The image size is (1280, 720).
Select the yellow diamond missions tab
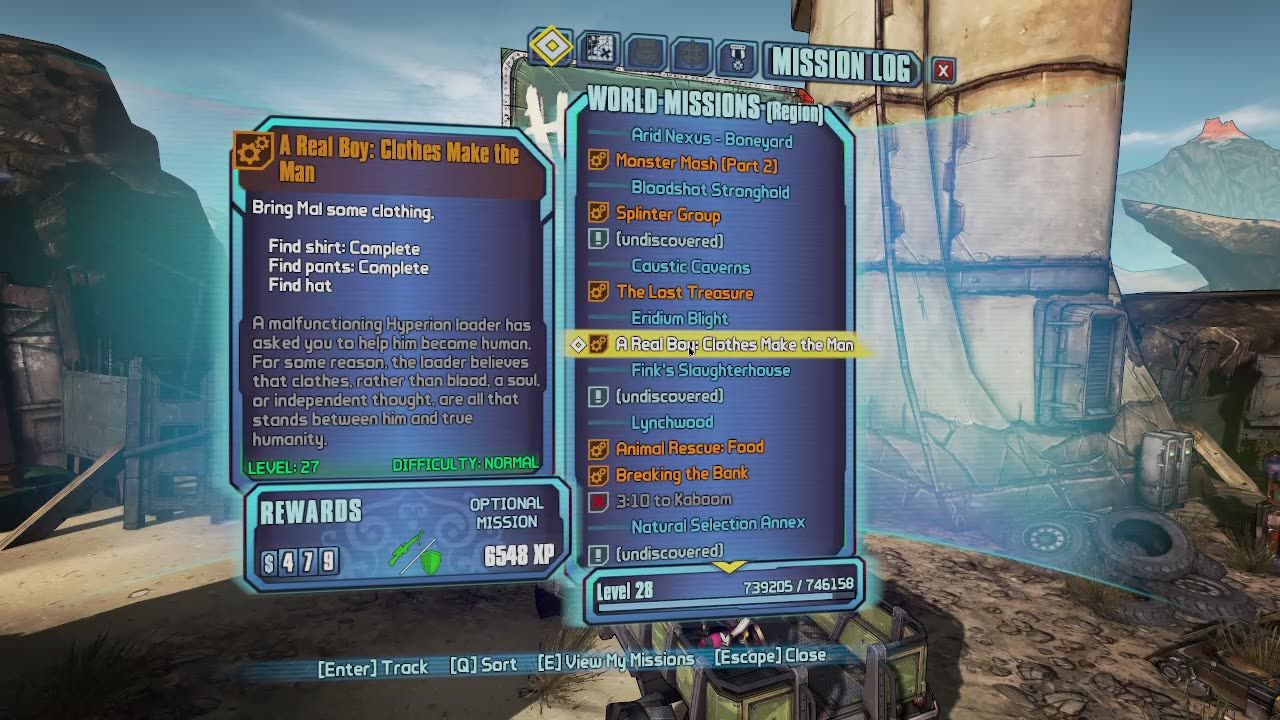click(x=552, y=46)
